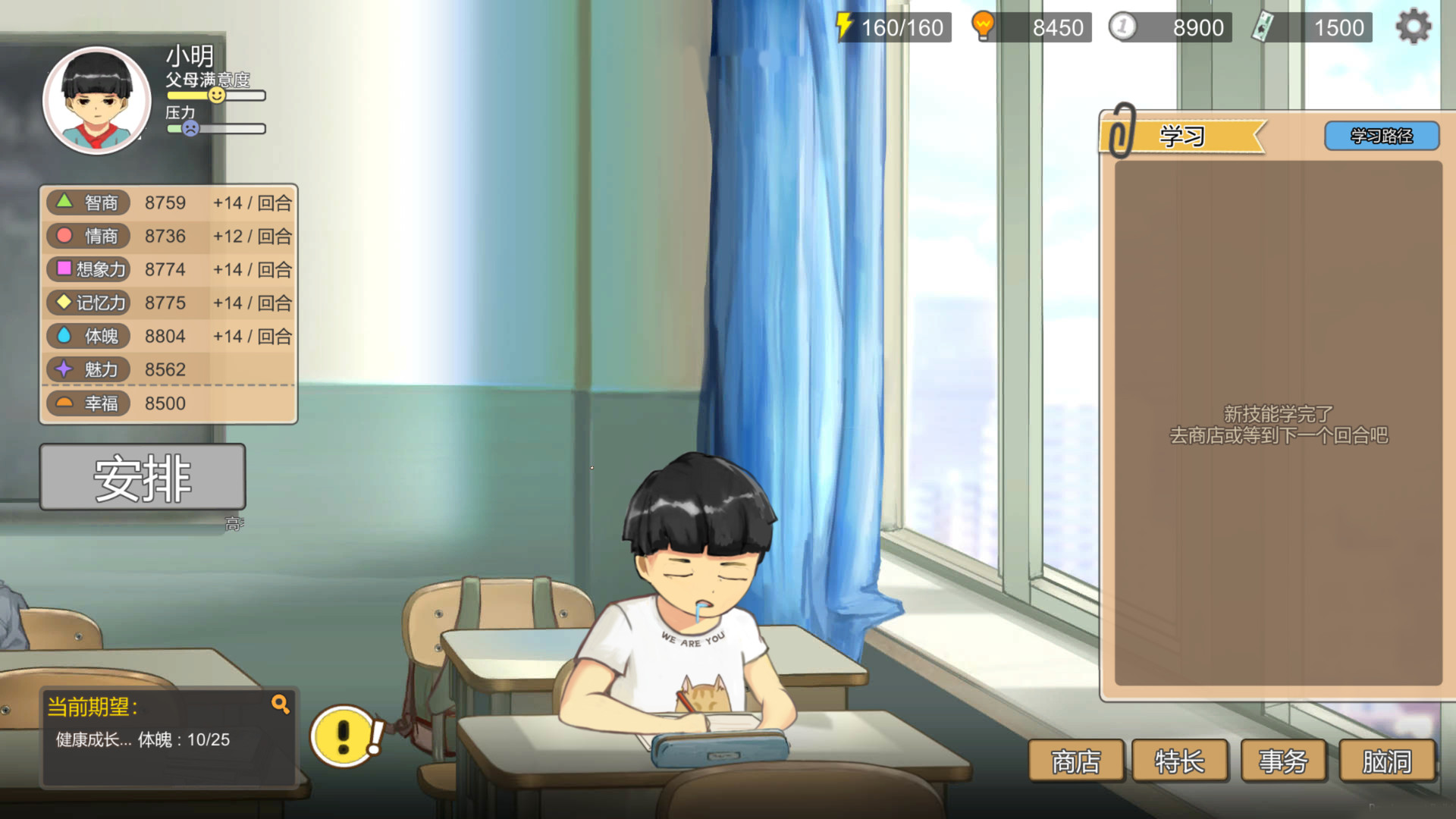The height and width of the screenshot is (819, 1456).
Task: Open the settings gear menu
Action: pyautogui.click(x=1412, y=26)
